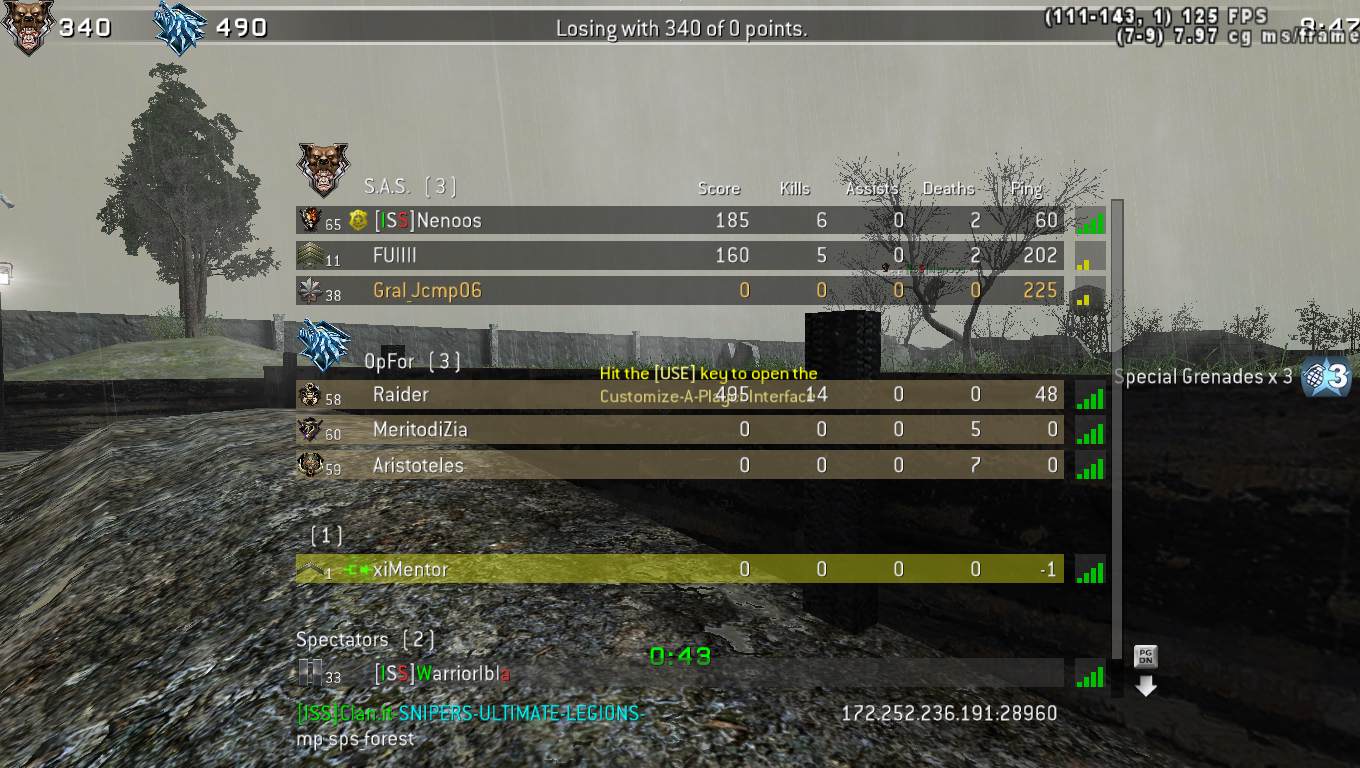The image size is (1360, 768).
Task: Click Raider's rank insignia icon
Action: pyautogui.click(x=311, y=395)
